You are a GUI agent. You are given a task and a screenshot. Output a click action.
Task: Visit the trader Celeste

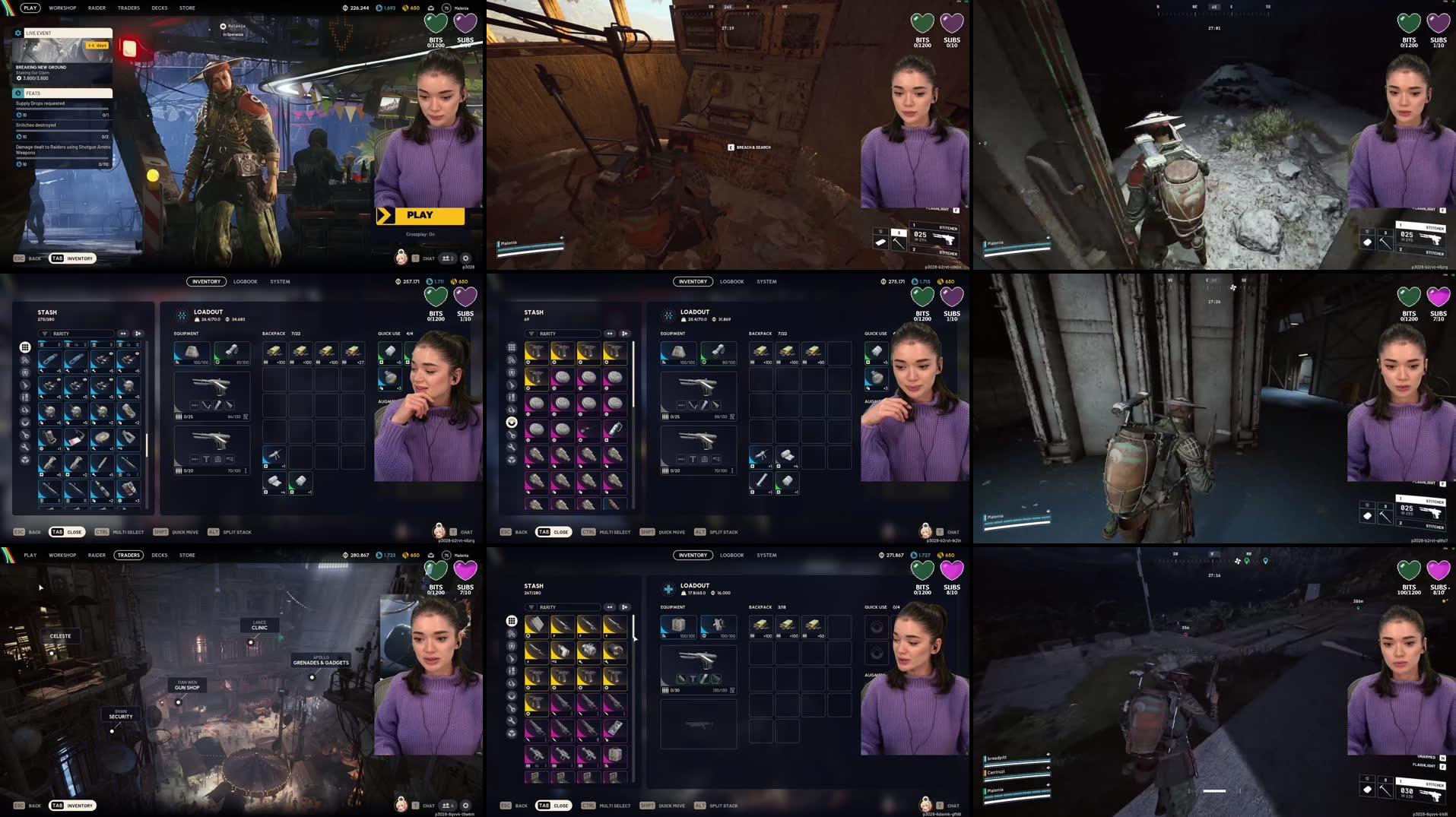click(60, 636)
